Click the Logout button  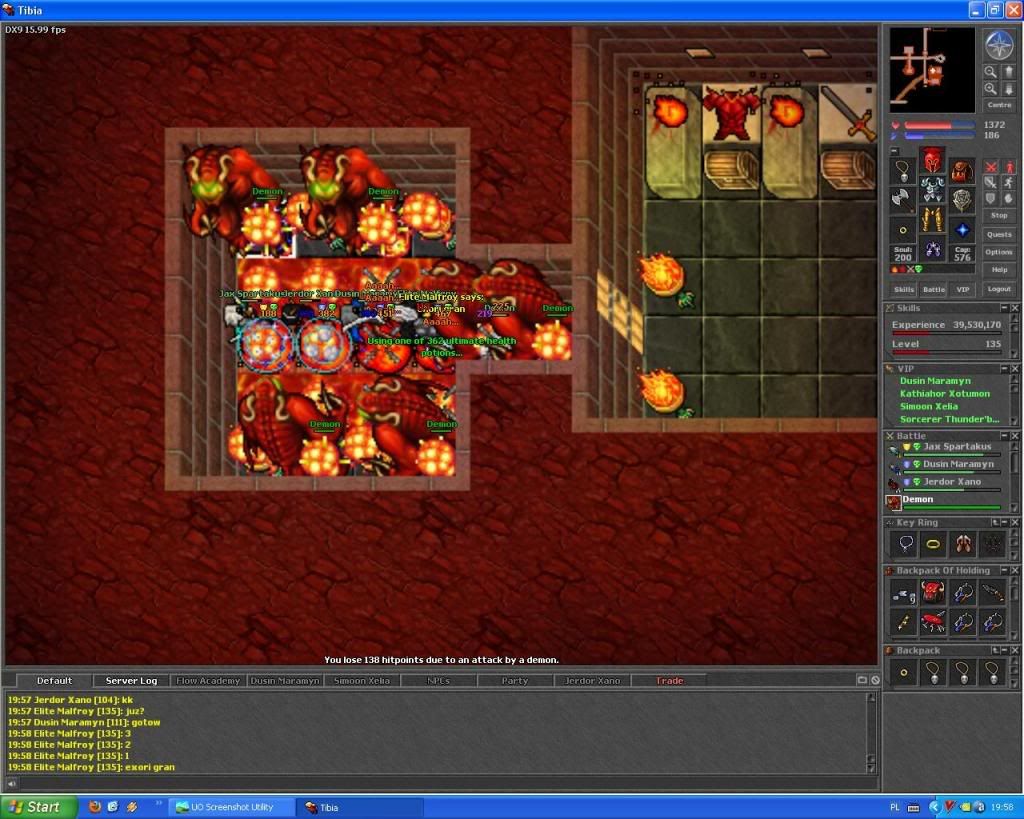(x=999, y=289)
